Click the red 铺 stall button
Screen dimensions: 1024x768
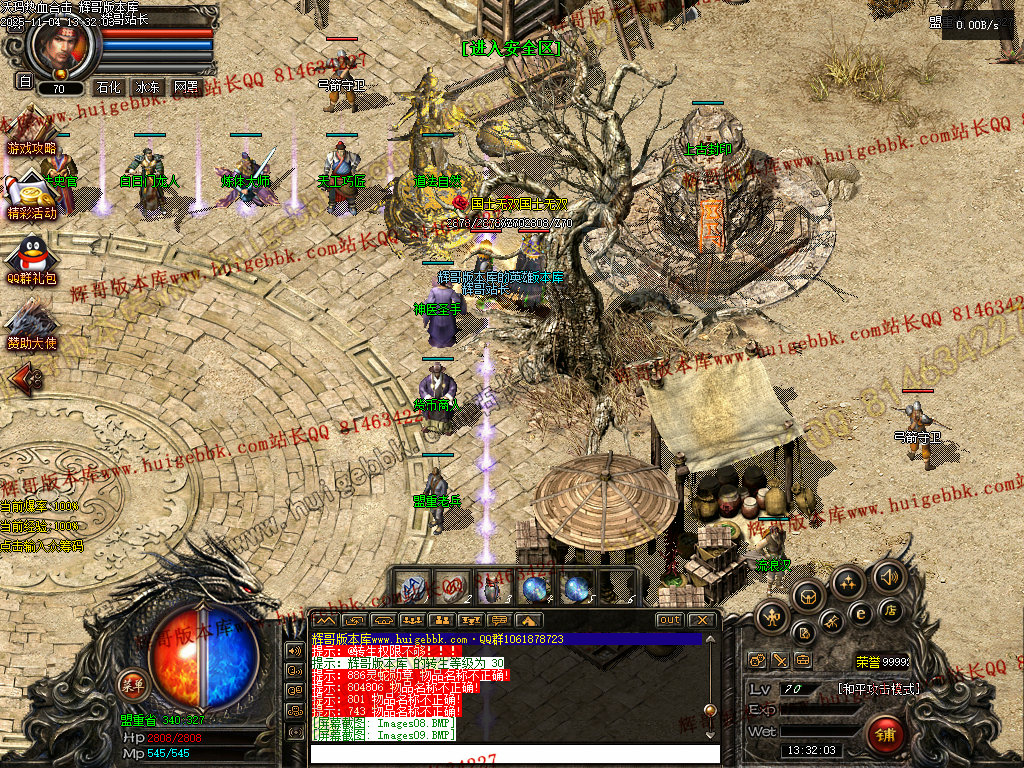click(x=885, y=733)
